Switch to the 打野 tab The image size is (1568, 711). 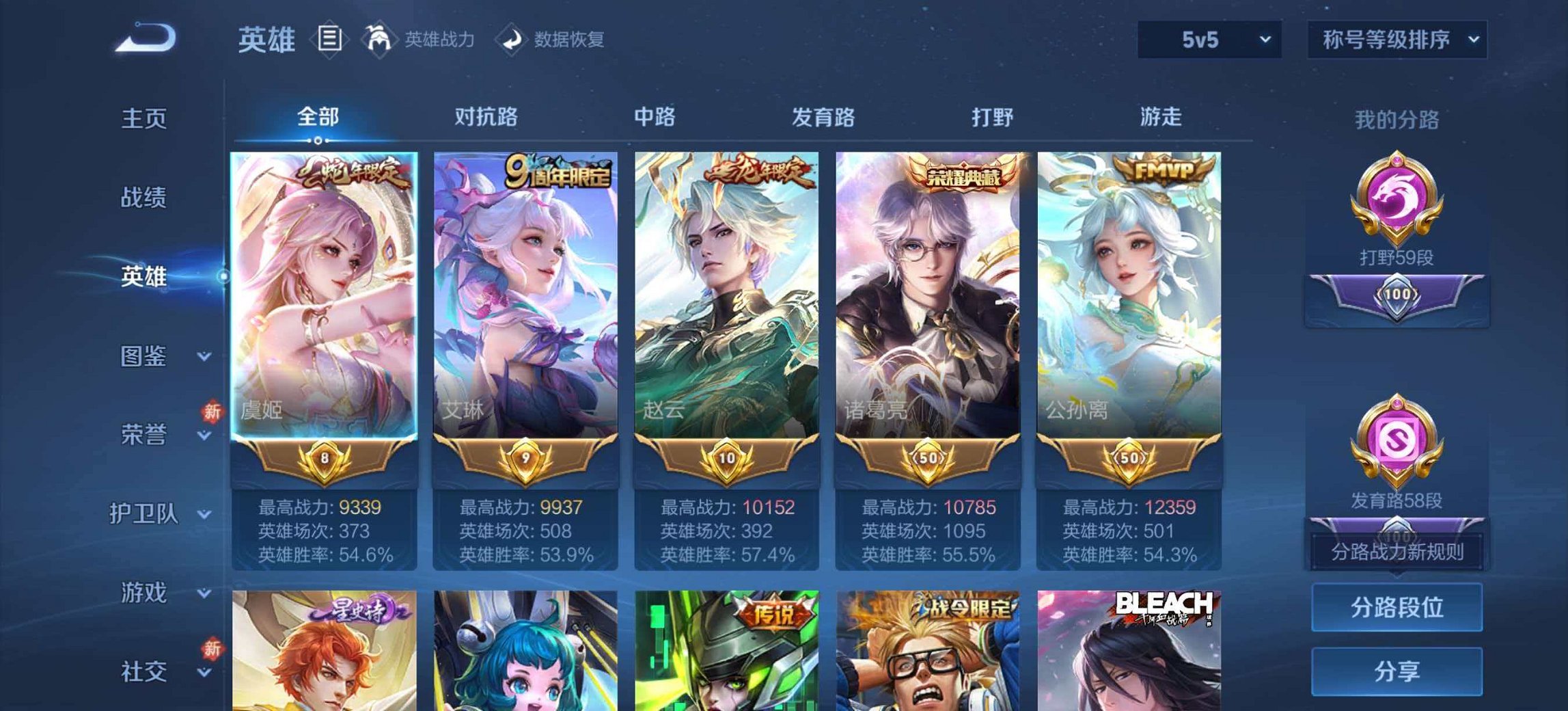point(995,117)
